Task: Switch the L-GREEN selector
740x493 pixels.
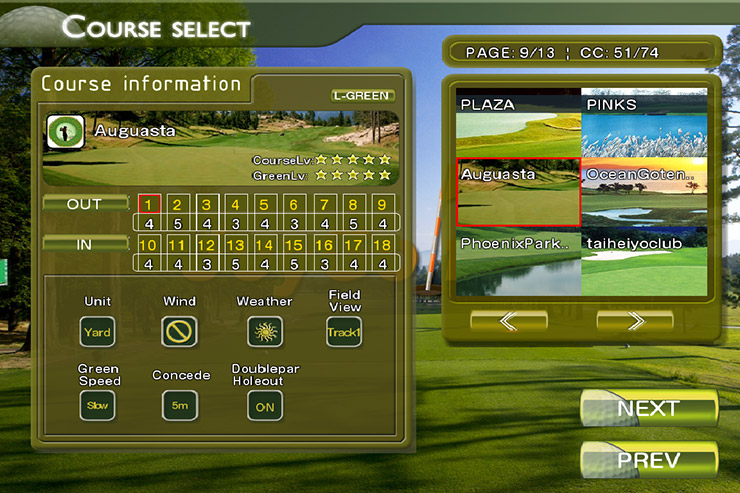Action: point(363,96)
